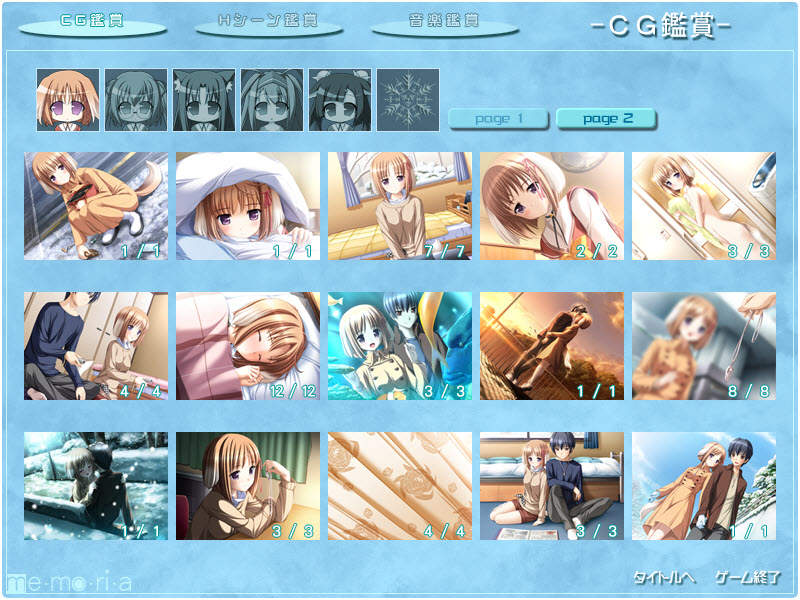Choose the snowflake category icon

tap(408, 100)
